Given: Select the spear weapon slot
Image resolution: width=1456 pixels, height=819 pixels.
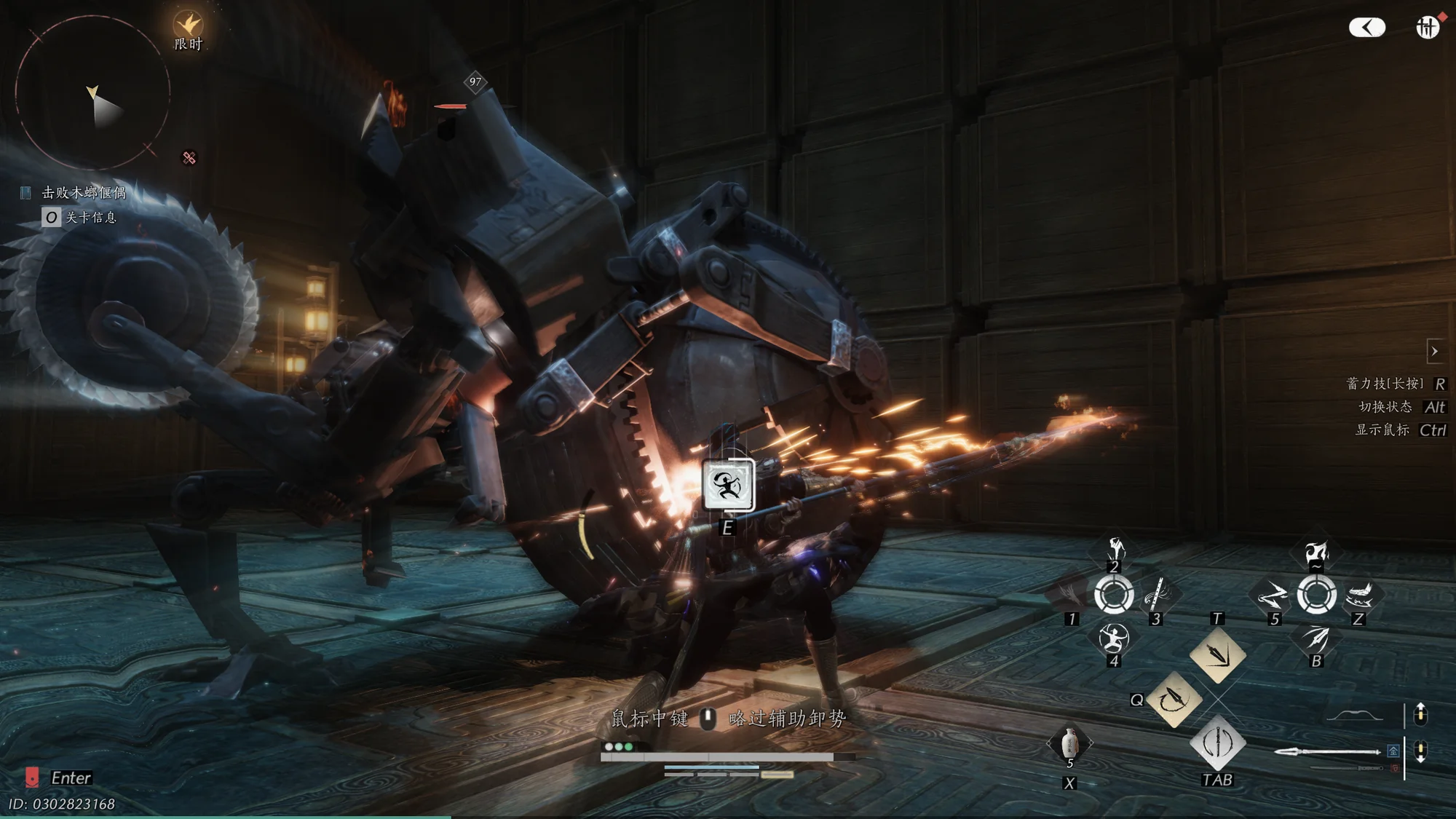Looking at the screenshot, I should coord(1327,751).
